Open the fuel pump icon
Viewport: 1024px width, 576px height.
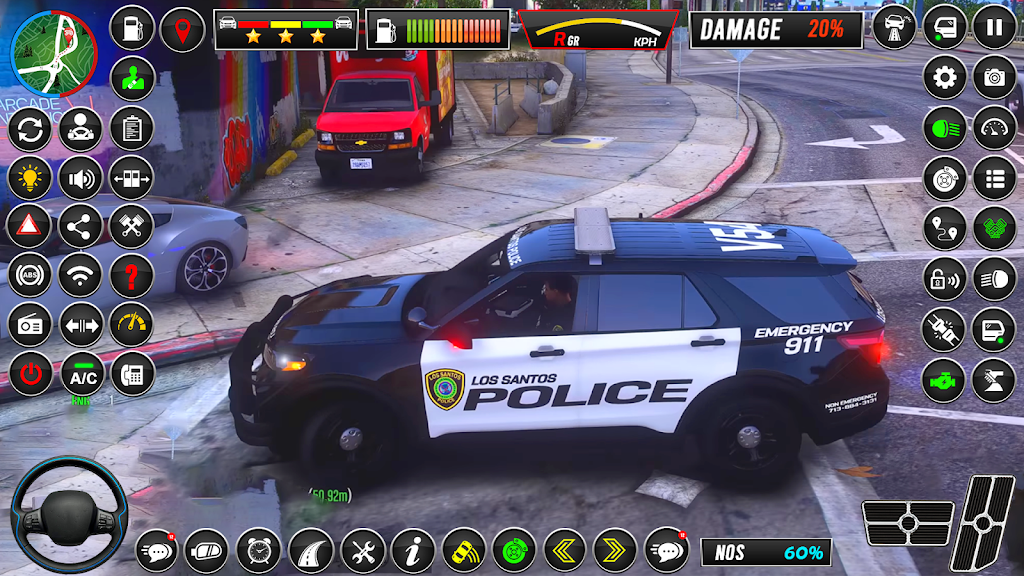131,28
